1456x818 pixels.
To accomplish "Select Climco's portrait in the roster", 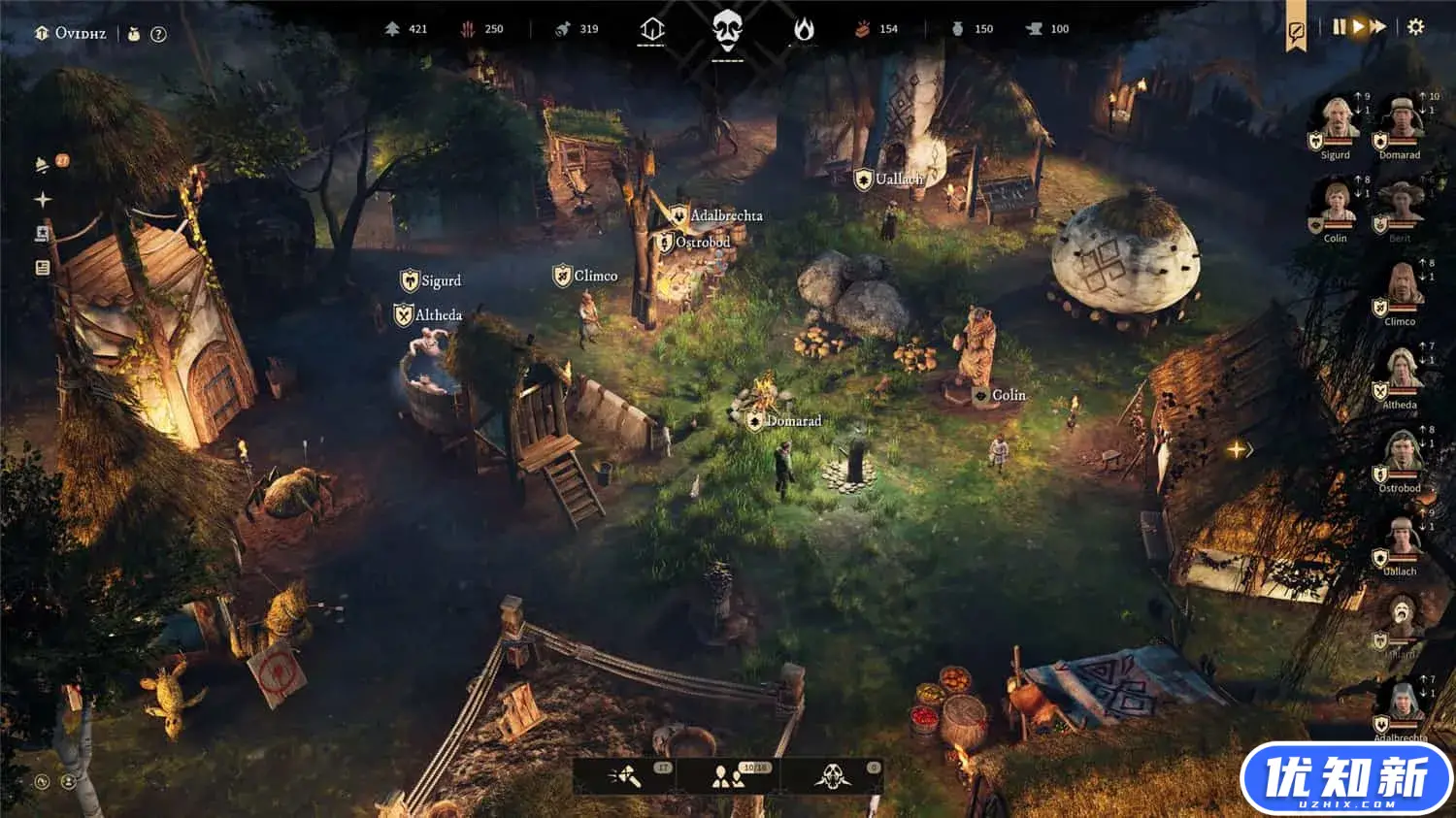I will 1400,288.
